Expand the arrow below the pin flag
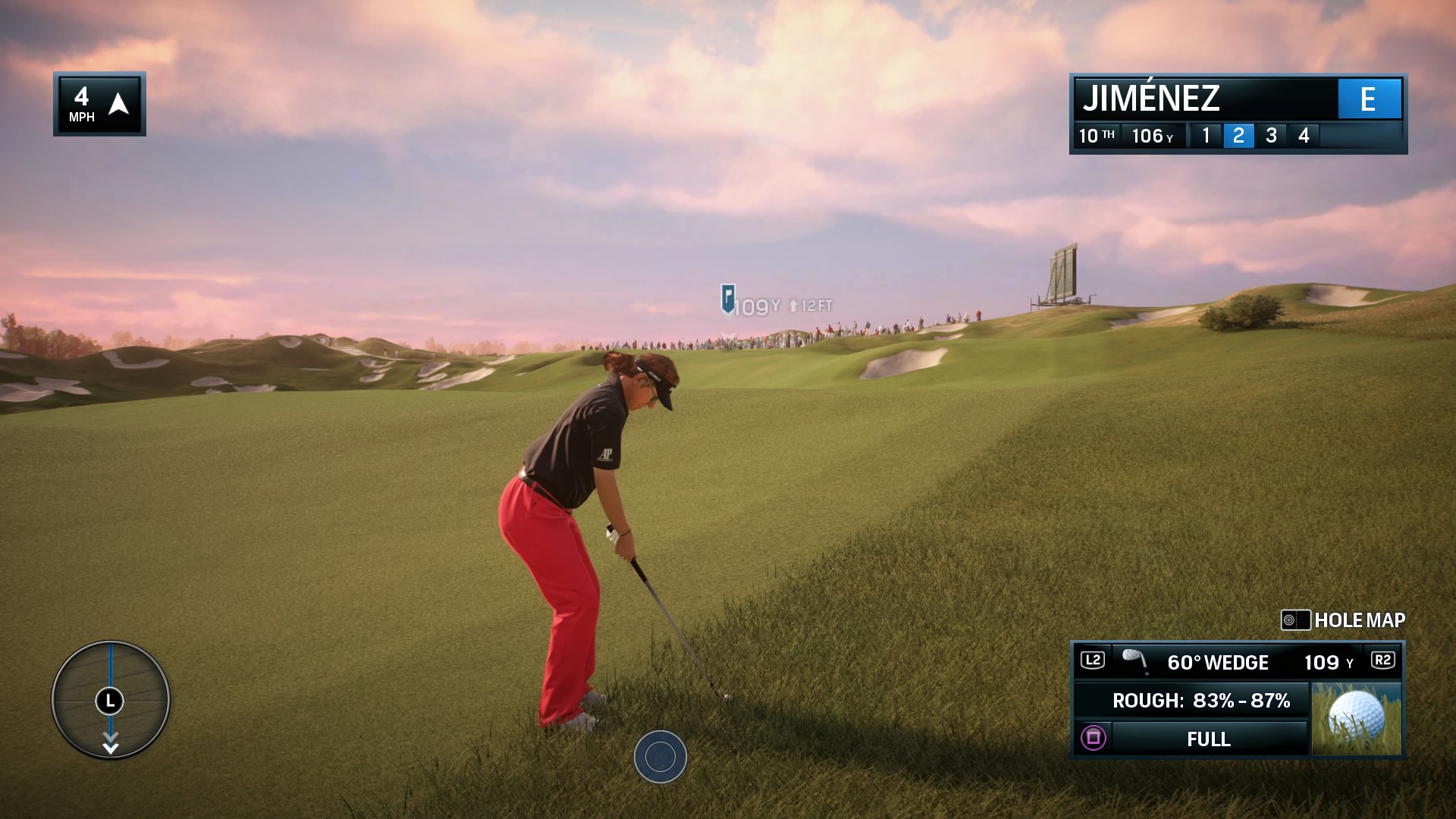Screen dimensions: 1456x819 coord(730,332)
